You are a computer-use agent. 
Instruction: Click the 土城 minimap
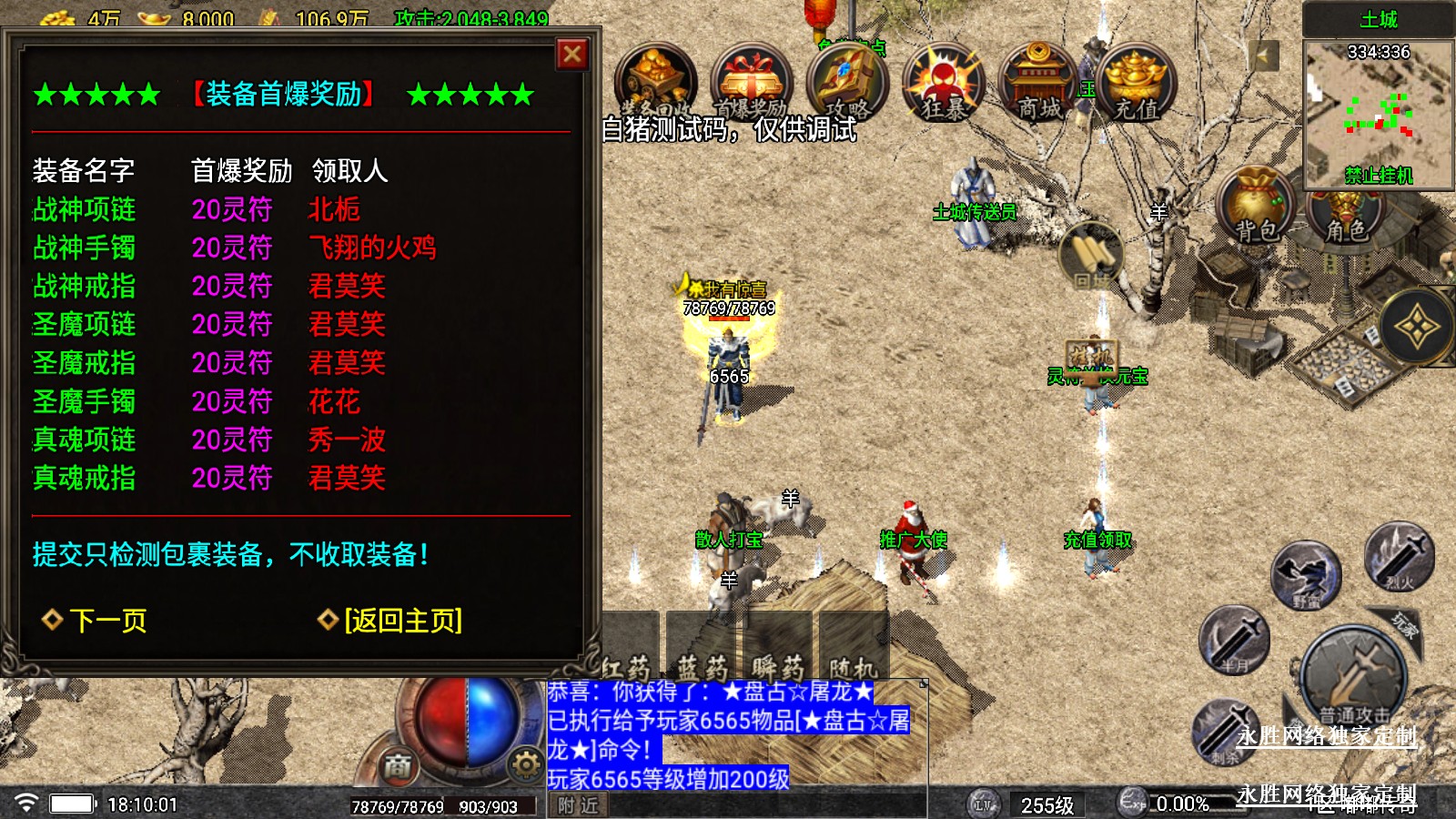point(1377,111)
